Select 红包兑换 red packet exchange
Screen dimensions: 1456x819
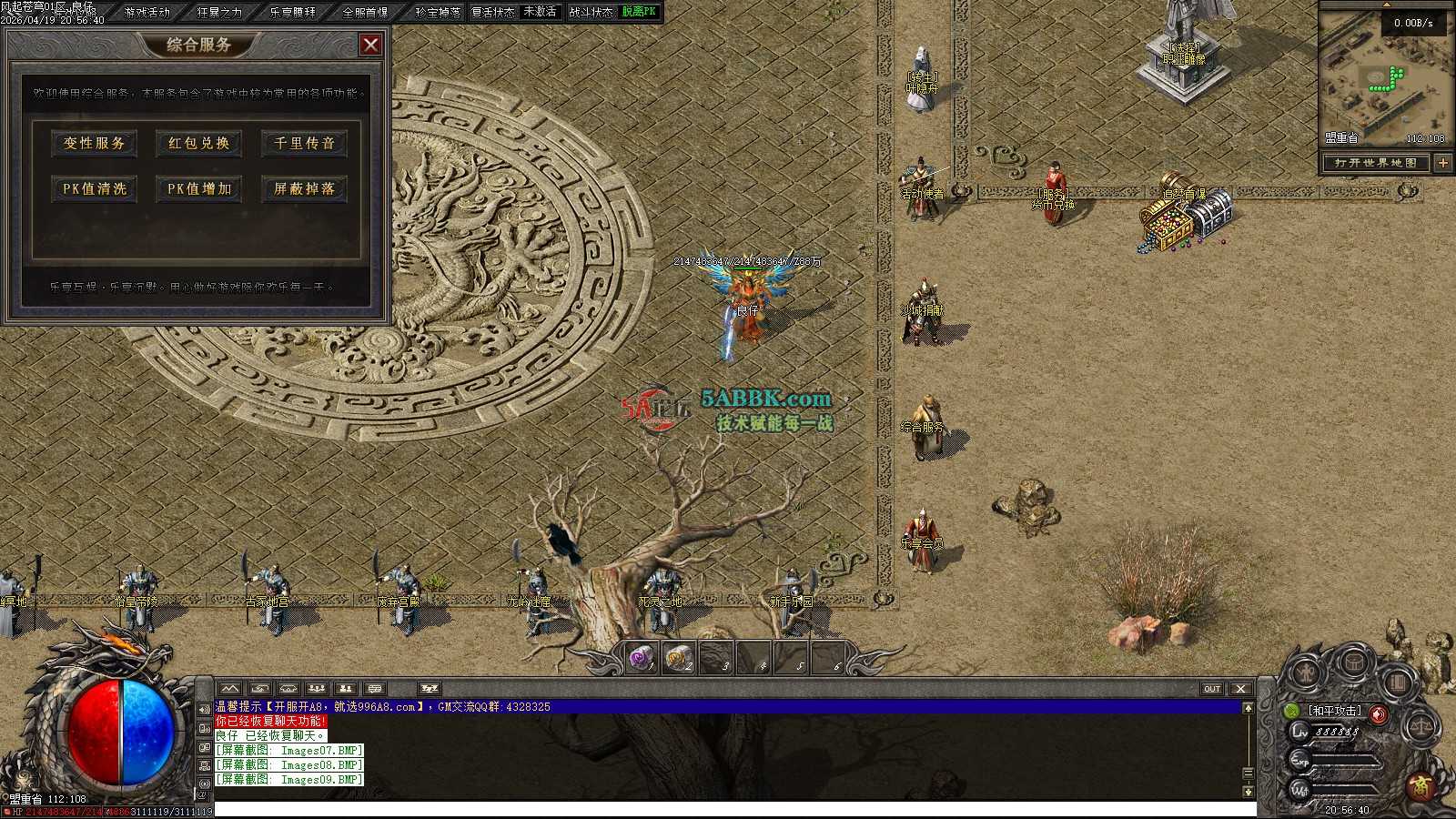[199, 143]
